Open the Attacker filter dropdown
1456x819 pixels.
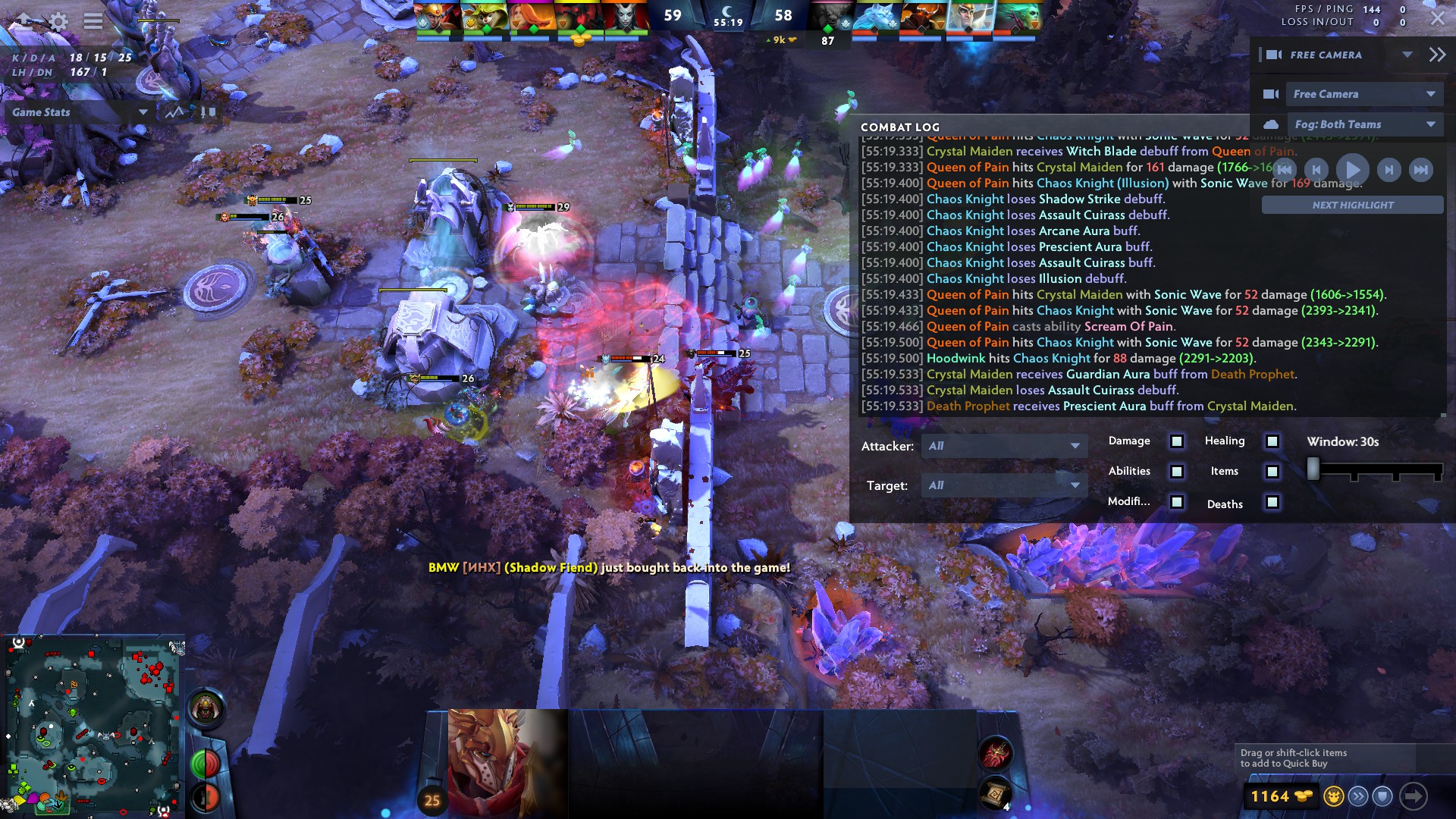pos(1003,447)
